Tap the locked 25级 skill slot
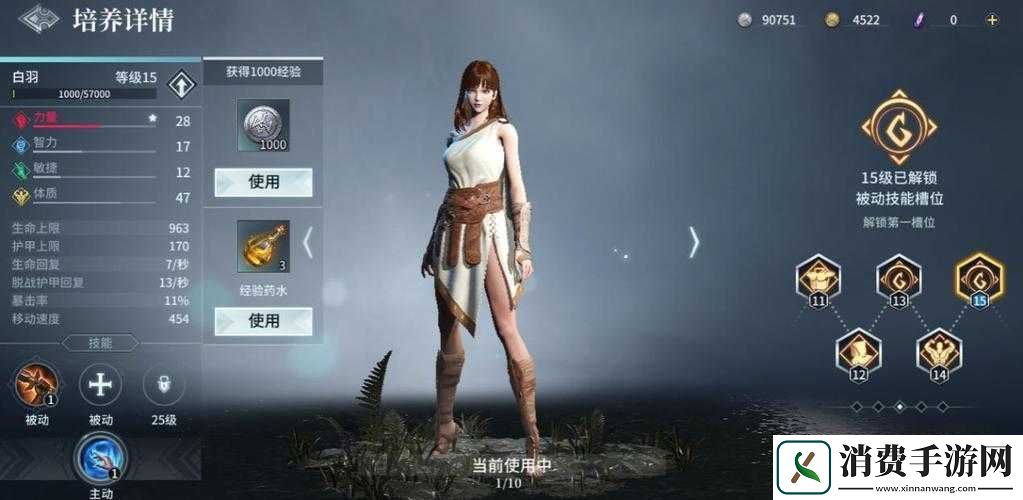The width and height of the screenshot is (1023, 500). (164, 384)
